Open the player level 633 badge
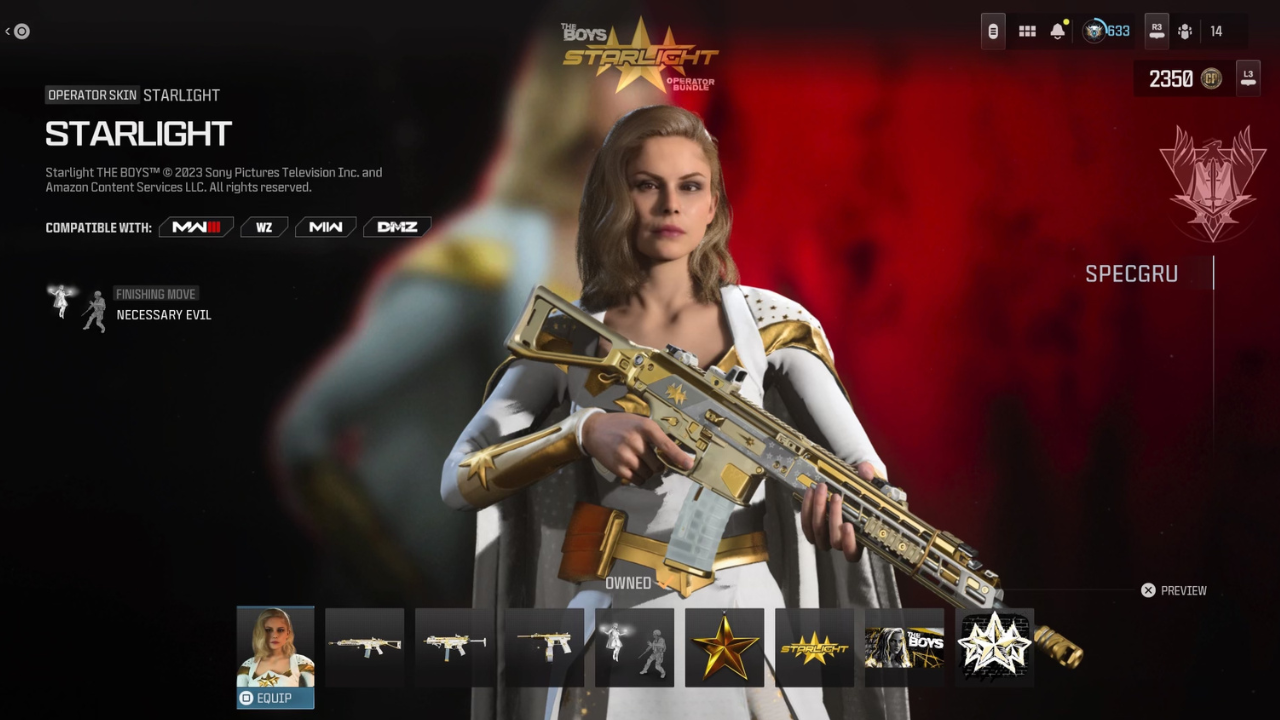The width and height of the screenshot is (1280, 720). (x=1106, y=31)
